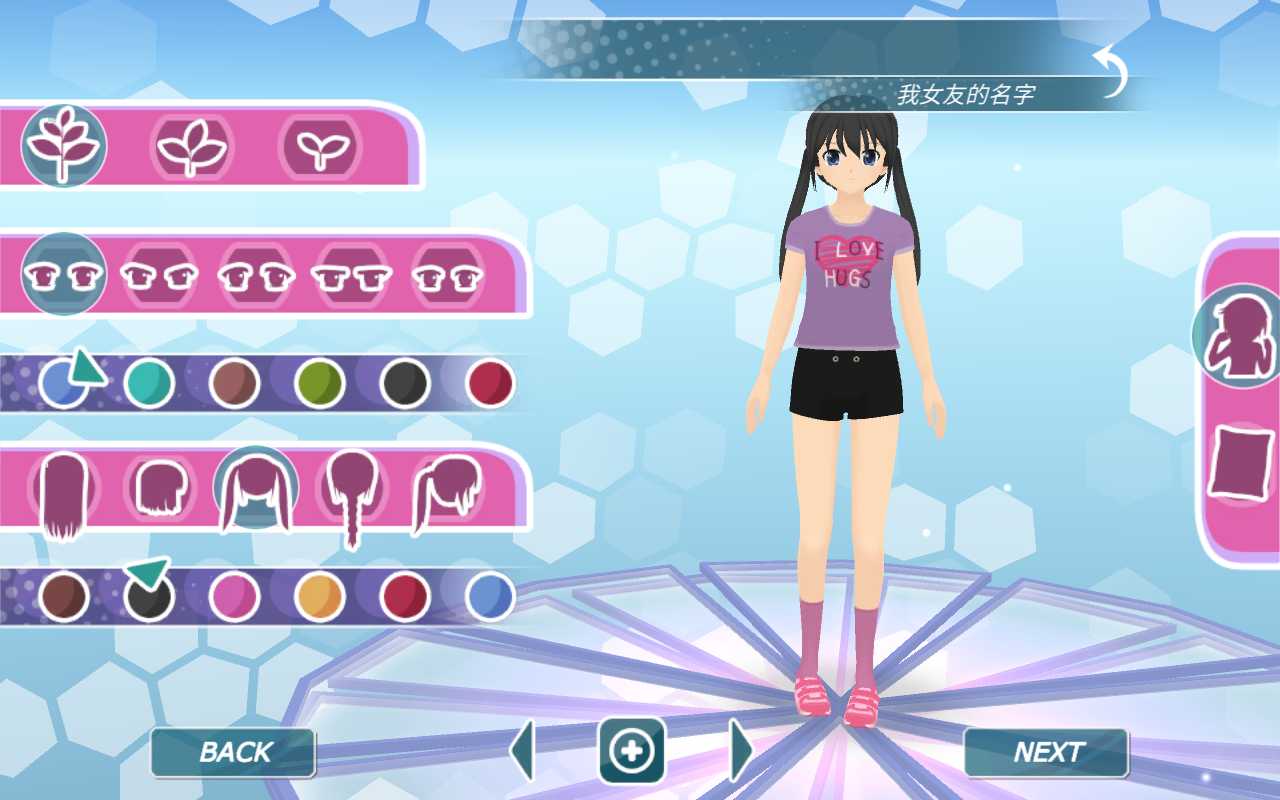Image resolution: width=1280 pixels, height=800 pixels.
Task: Select the side ponytail hairstyle
Action: 447,490
